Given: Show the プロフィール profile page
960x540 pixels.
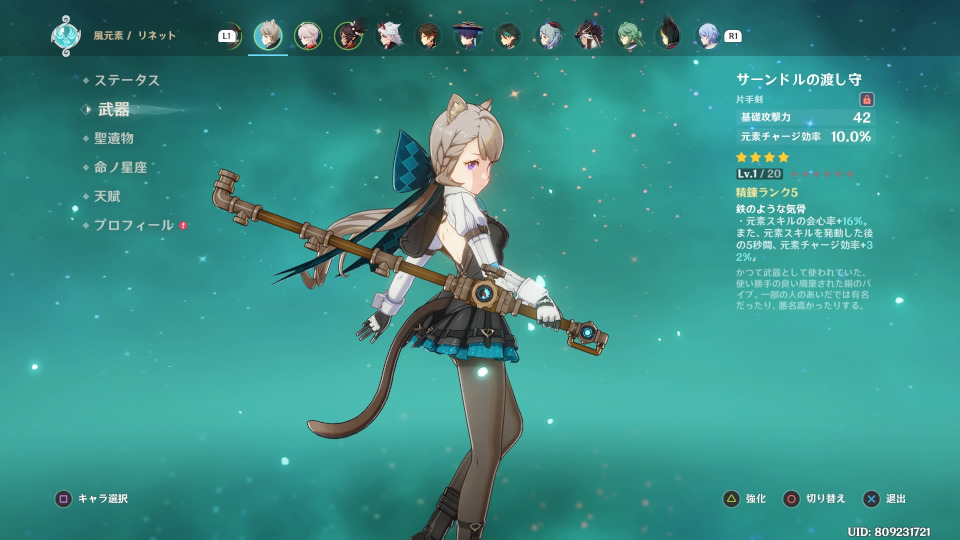Looking at the screenshot, I should (x=134, y=225).
